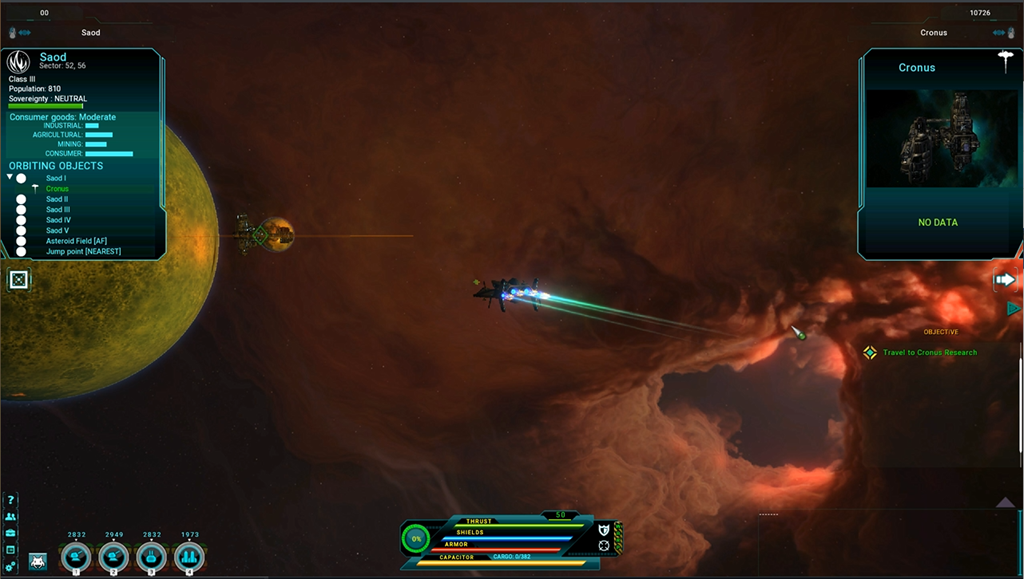The width and height of the screenshot is (1024, 579).
Task: Choose the Saod V entry
Action: [57, 231]
